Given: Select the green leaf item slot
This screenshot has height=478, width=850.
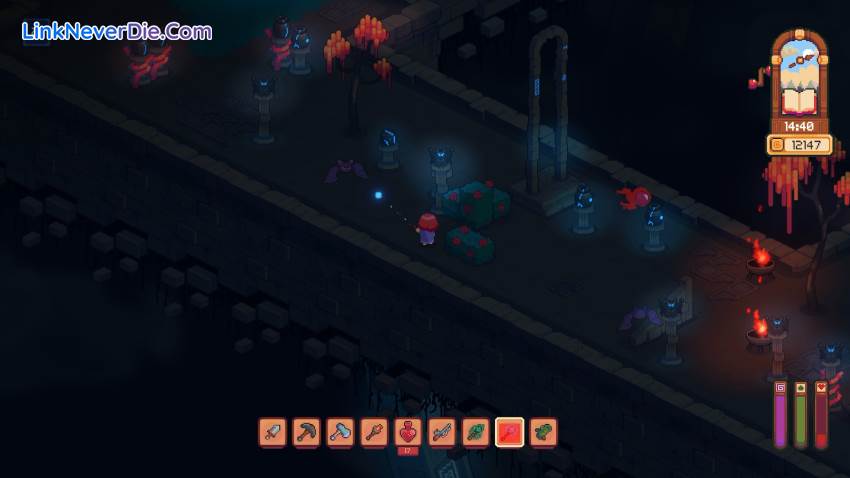Looking at the screenshot, I should (476, 432).
